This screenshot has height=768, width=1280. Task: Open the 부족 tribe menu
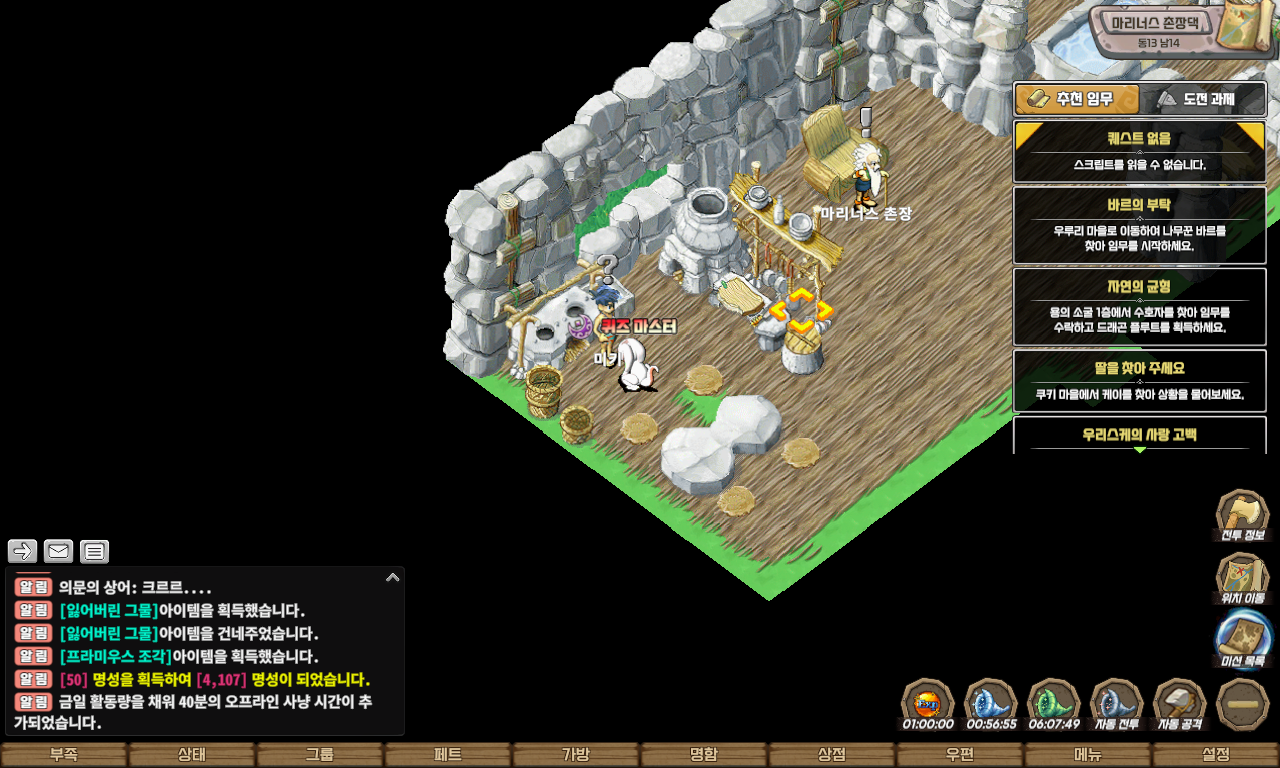coord(64,755)
